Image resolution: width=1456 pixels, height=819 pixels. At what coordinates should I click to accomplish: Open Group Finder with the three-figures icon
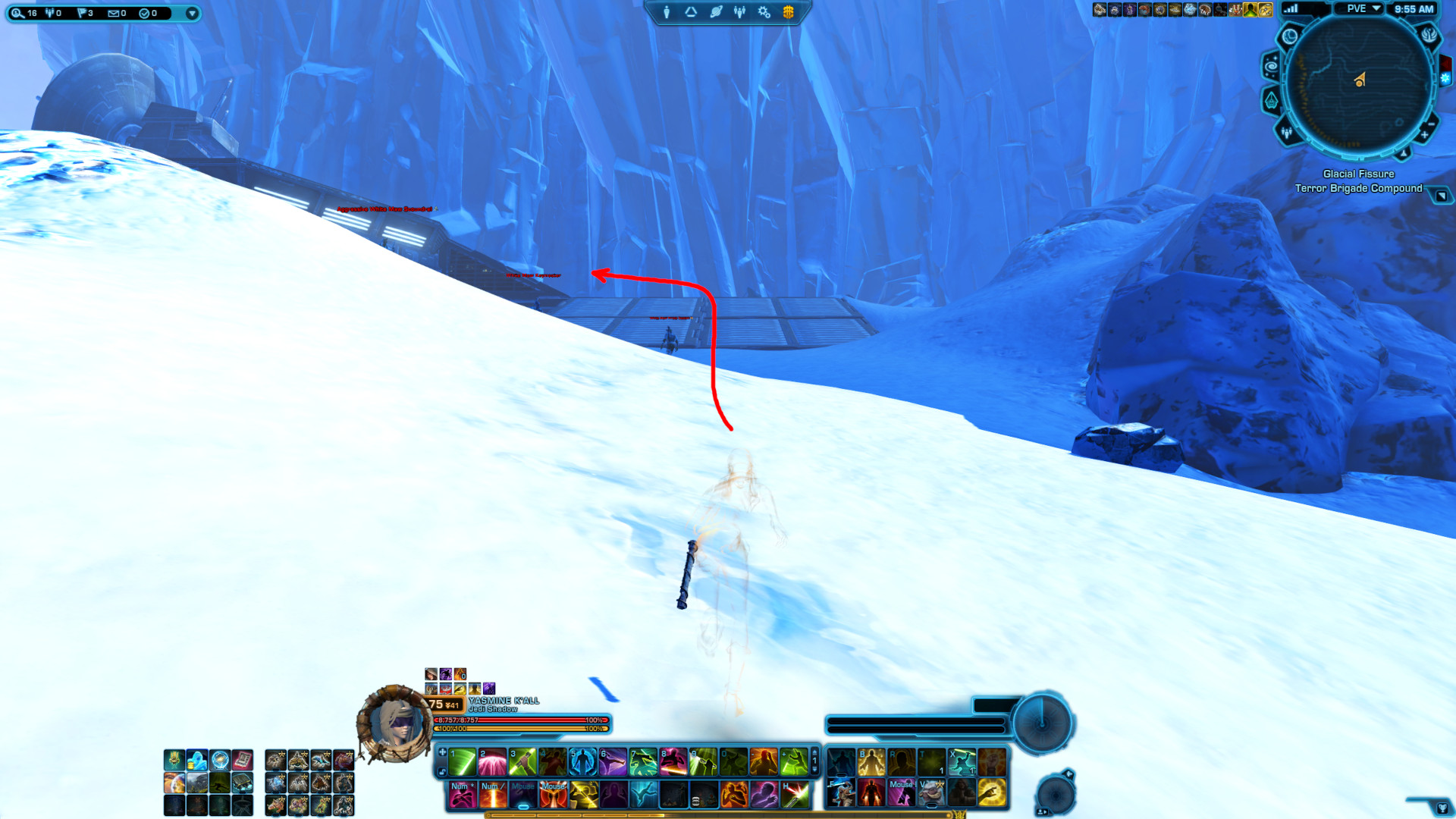[740, 11]
